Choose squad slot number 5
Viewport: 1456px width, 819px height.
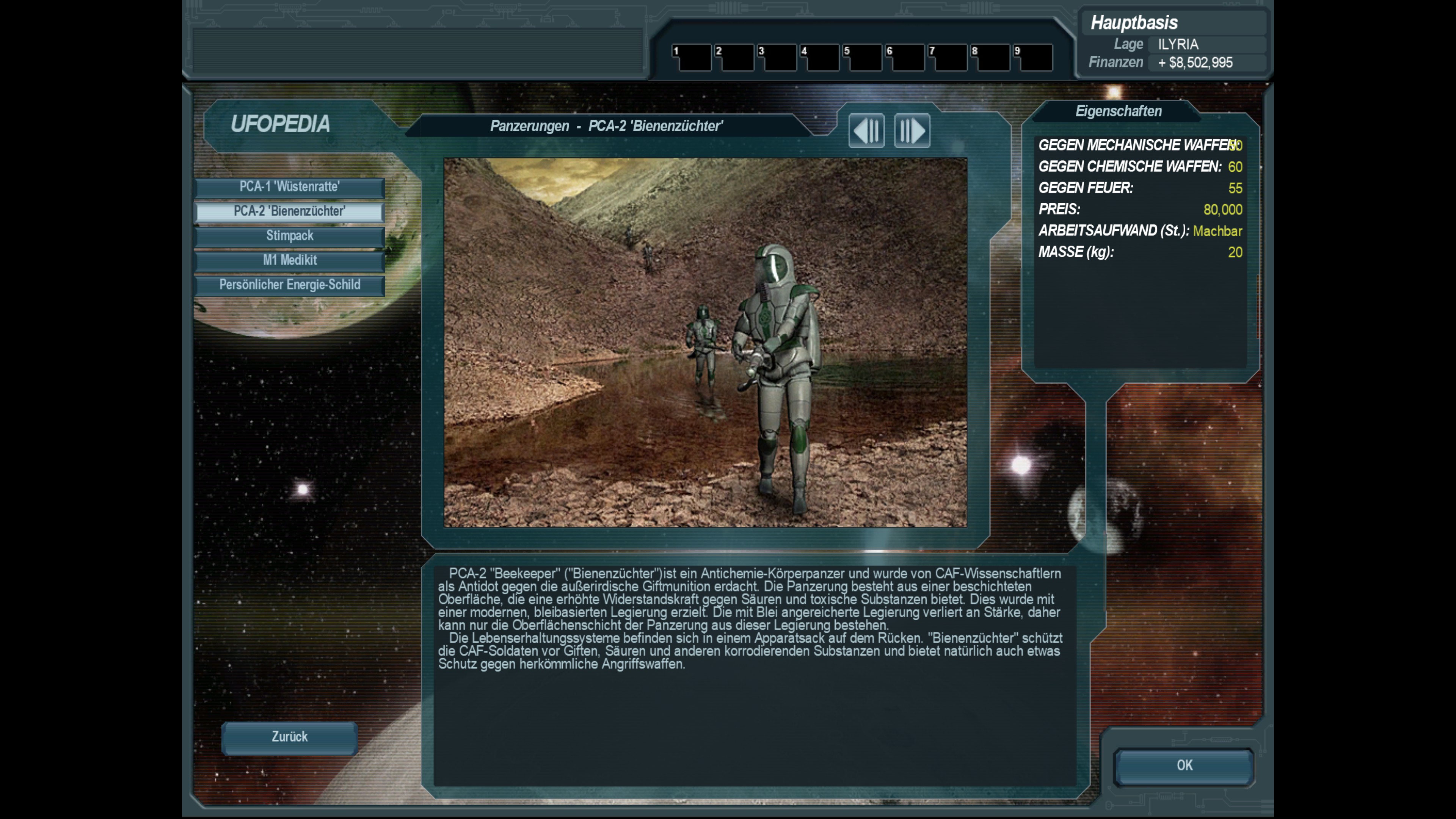862,58
